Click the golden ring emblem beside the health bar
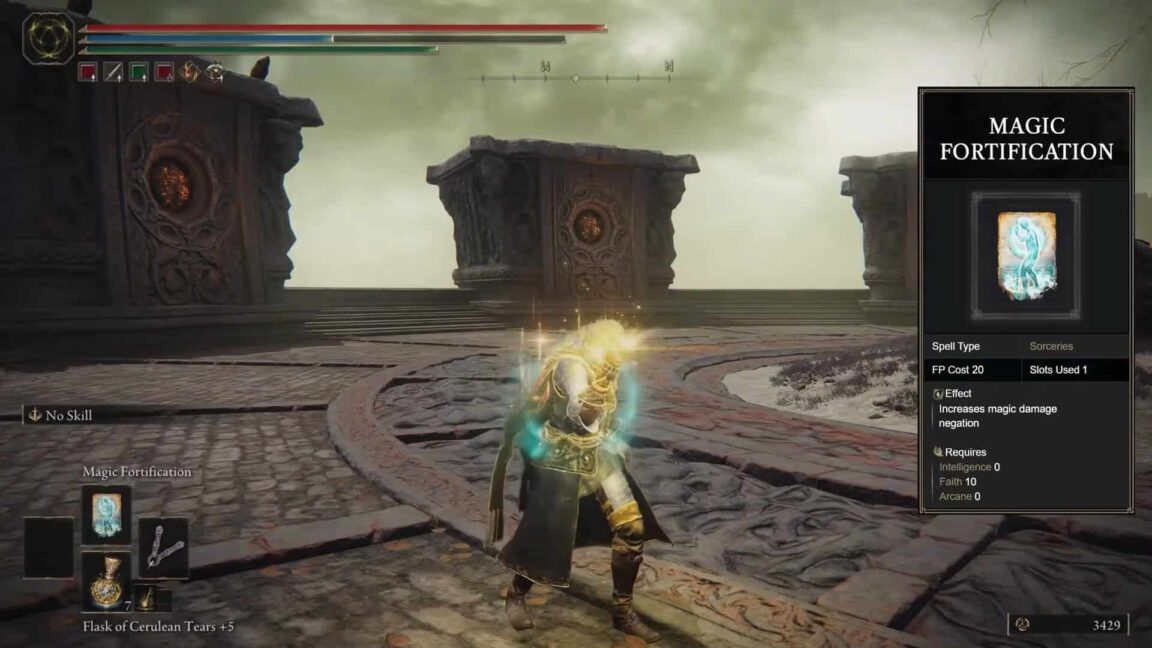 (48, 39)
